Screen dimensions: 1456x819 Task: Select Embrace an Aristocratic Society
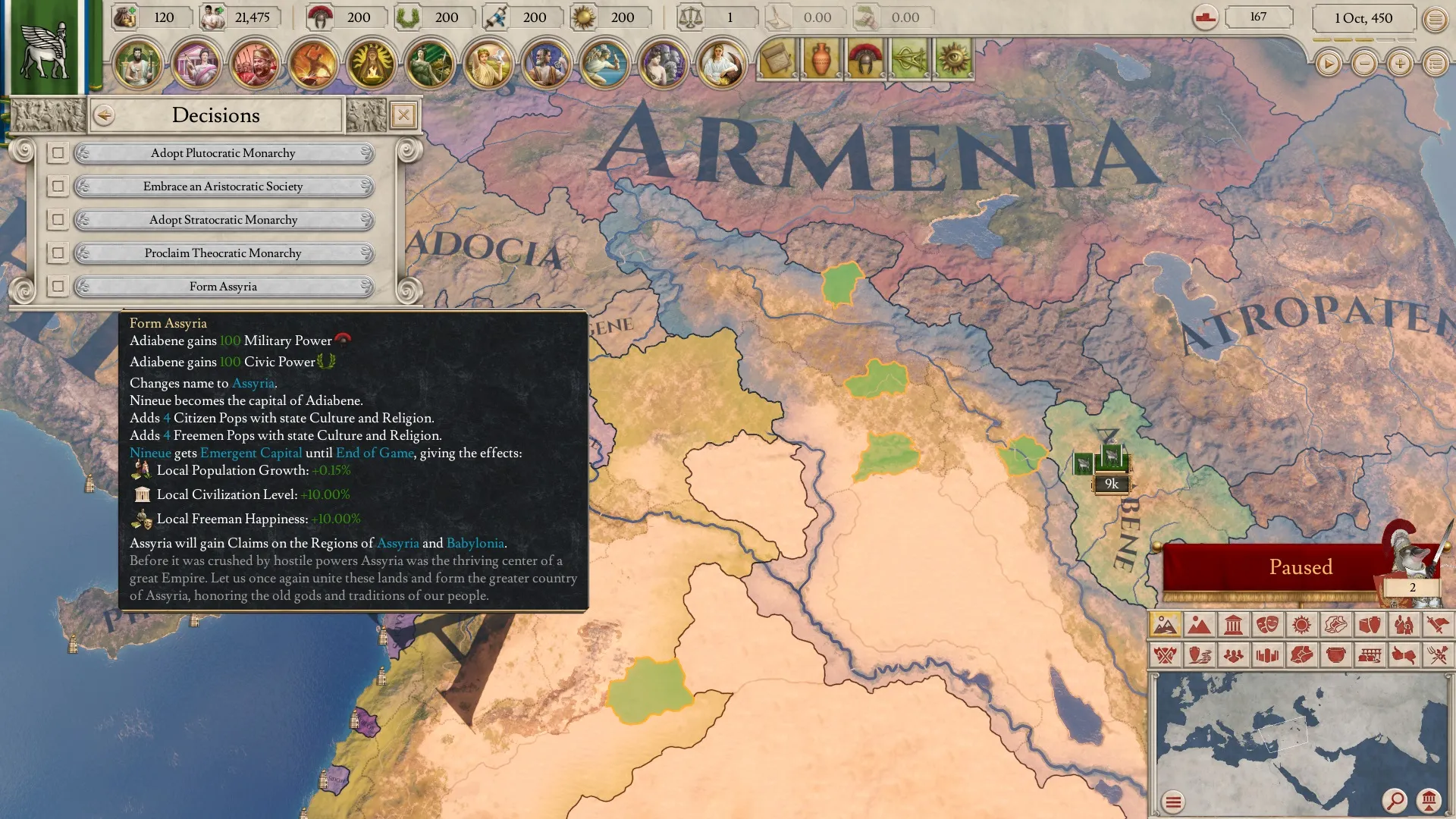[223, 187]
